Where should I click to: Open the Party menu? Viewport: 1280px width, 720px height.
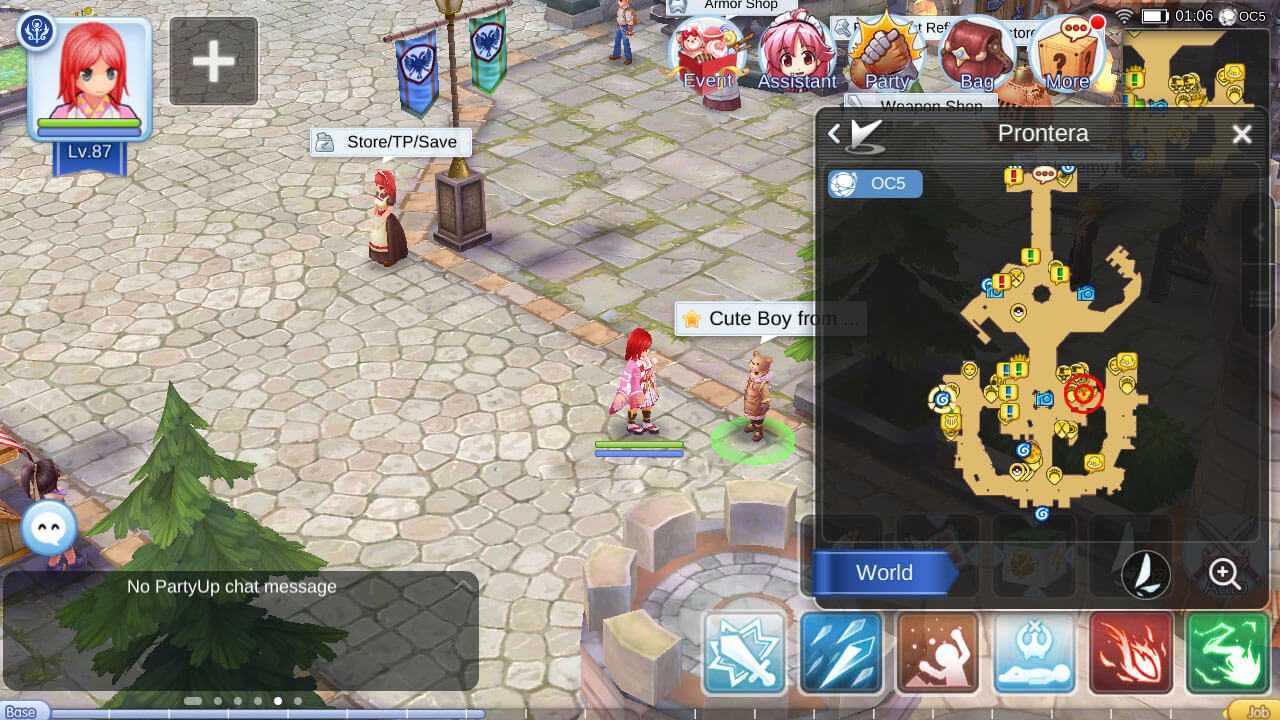tap(886, 56)
